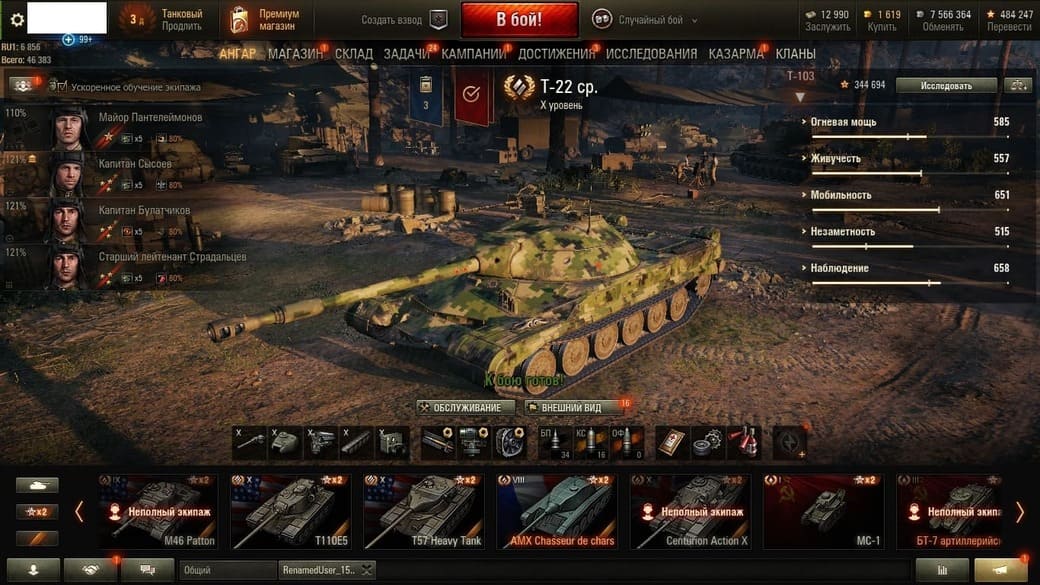Show the ИССЛЕДОВАНИЯ tab
The image size is (1040, 585).
click(x=651, y=53)
